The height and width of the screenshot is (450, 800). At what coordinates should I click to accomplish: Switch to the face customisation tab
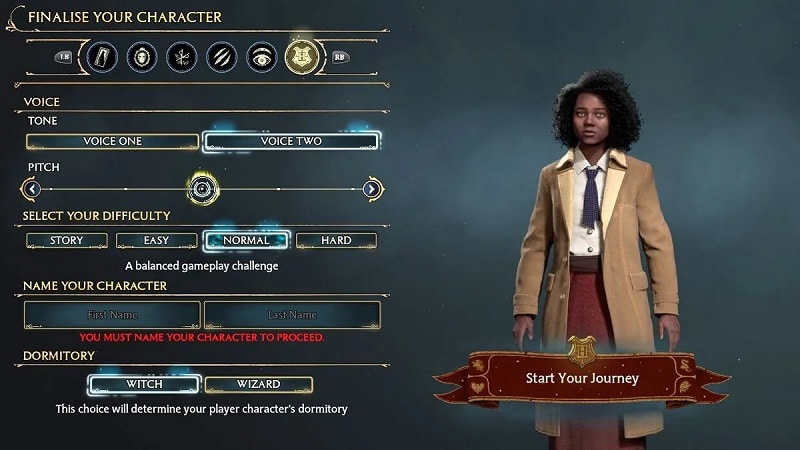142,57
